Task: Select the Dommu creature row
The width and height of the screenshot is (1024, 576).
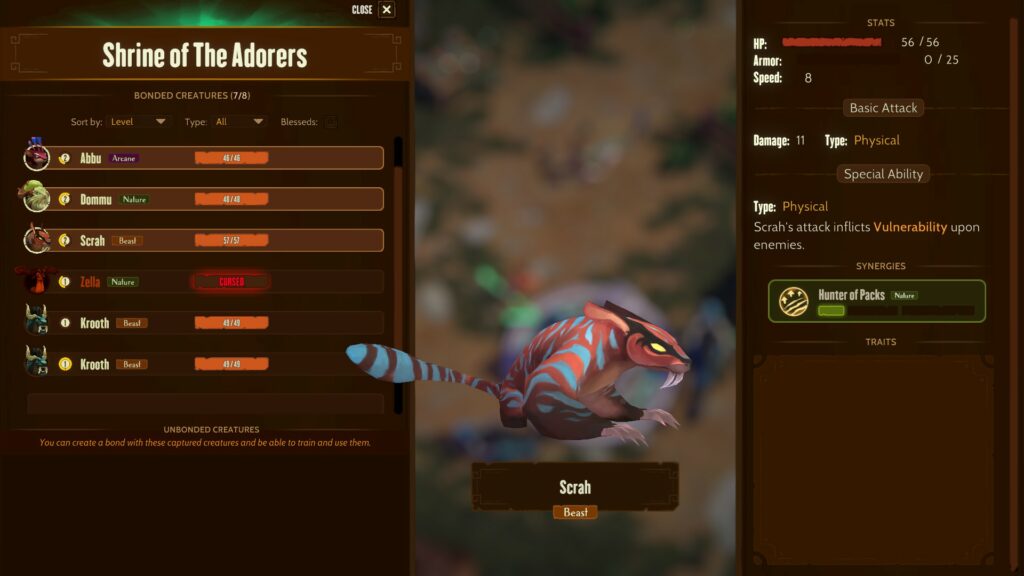Action: click(205, 199)
